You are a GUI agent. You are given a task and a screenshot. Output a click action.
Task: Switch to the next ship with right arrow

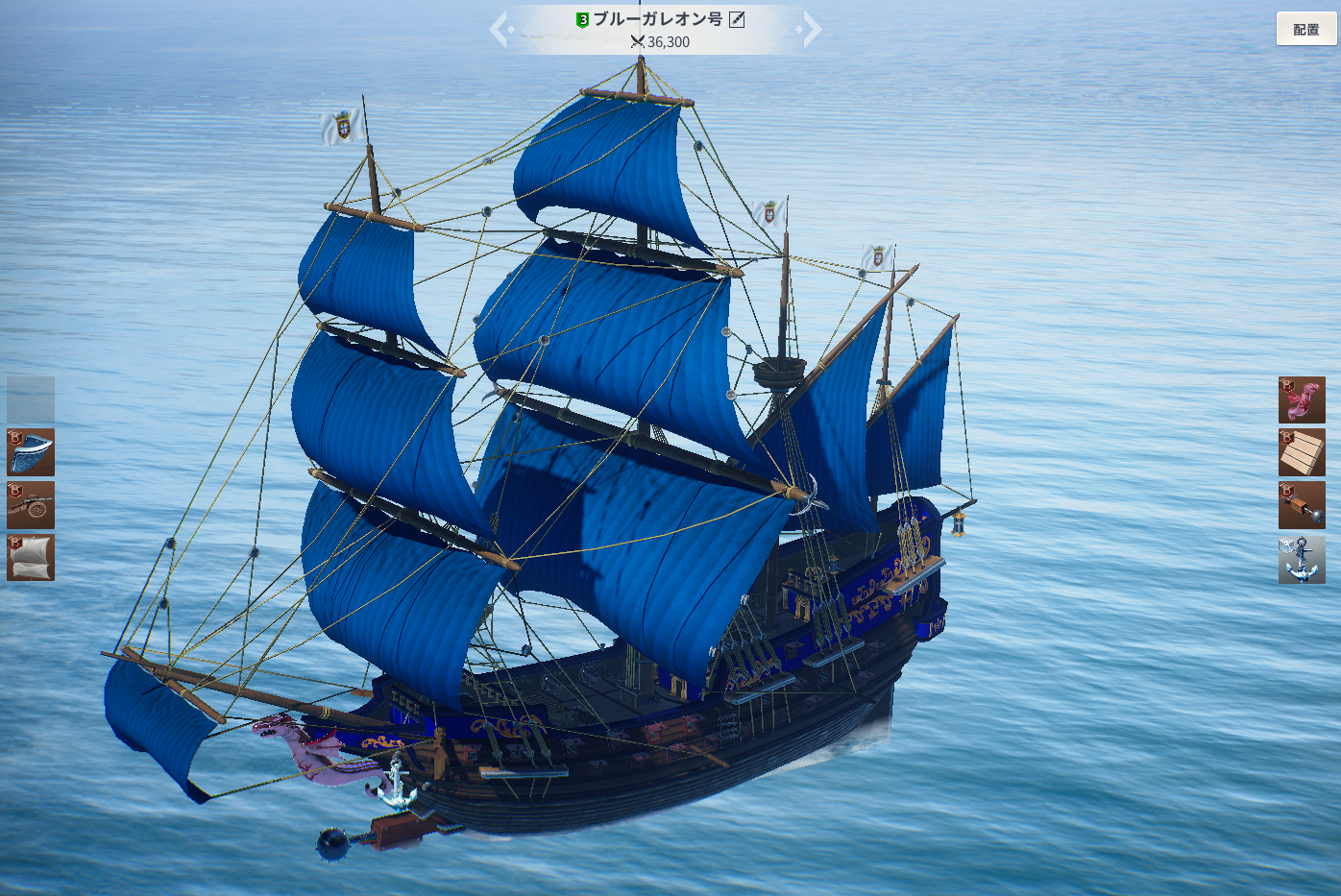point(812,29)
